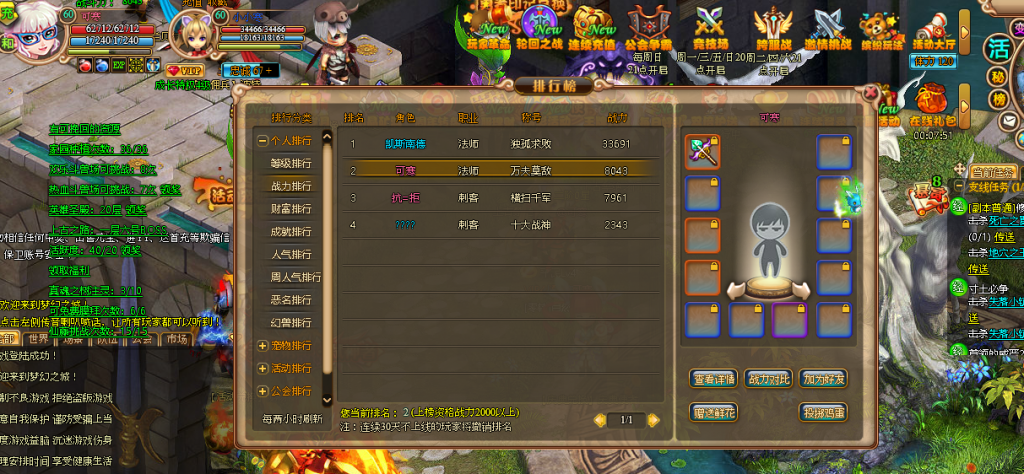Select the 等级排行 level ranking category
Viewport: 1024px width, 474px height.
[290, 163]
